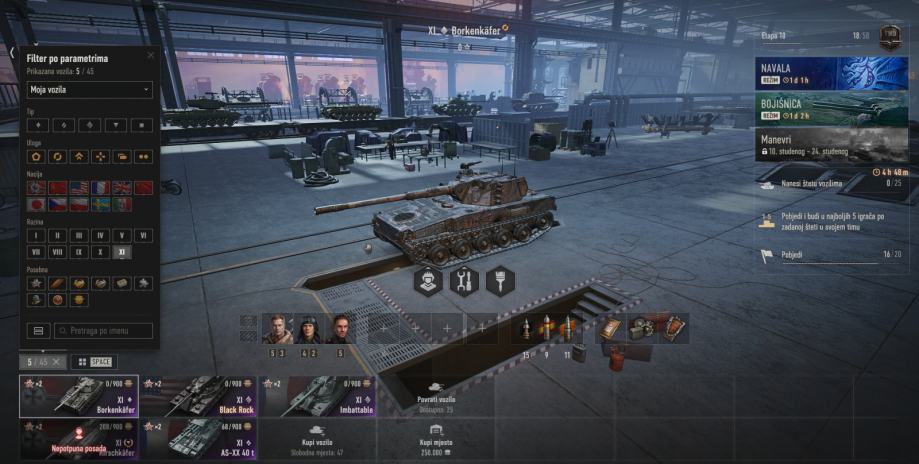This screenshot has width=919, height=464.
Task: Click Kupi mjesto to buy a slot
Action: [436, 440]
